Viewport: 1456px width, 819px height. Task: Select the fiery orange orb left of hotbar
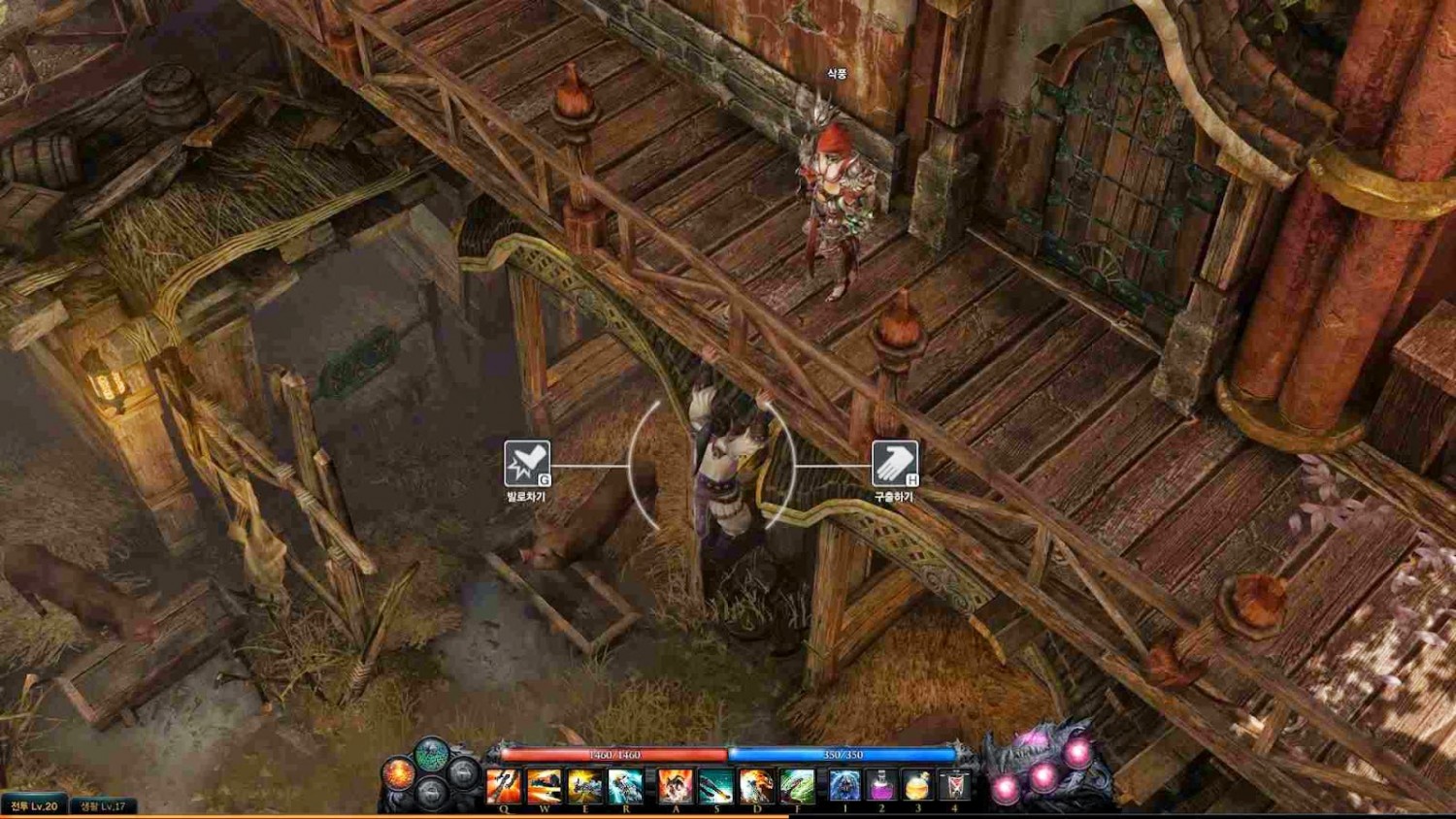(x=398, y=773)
